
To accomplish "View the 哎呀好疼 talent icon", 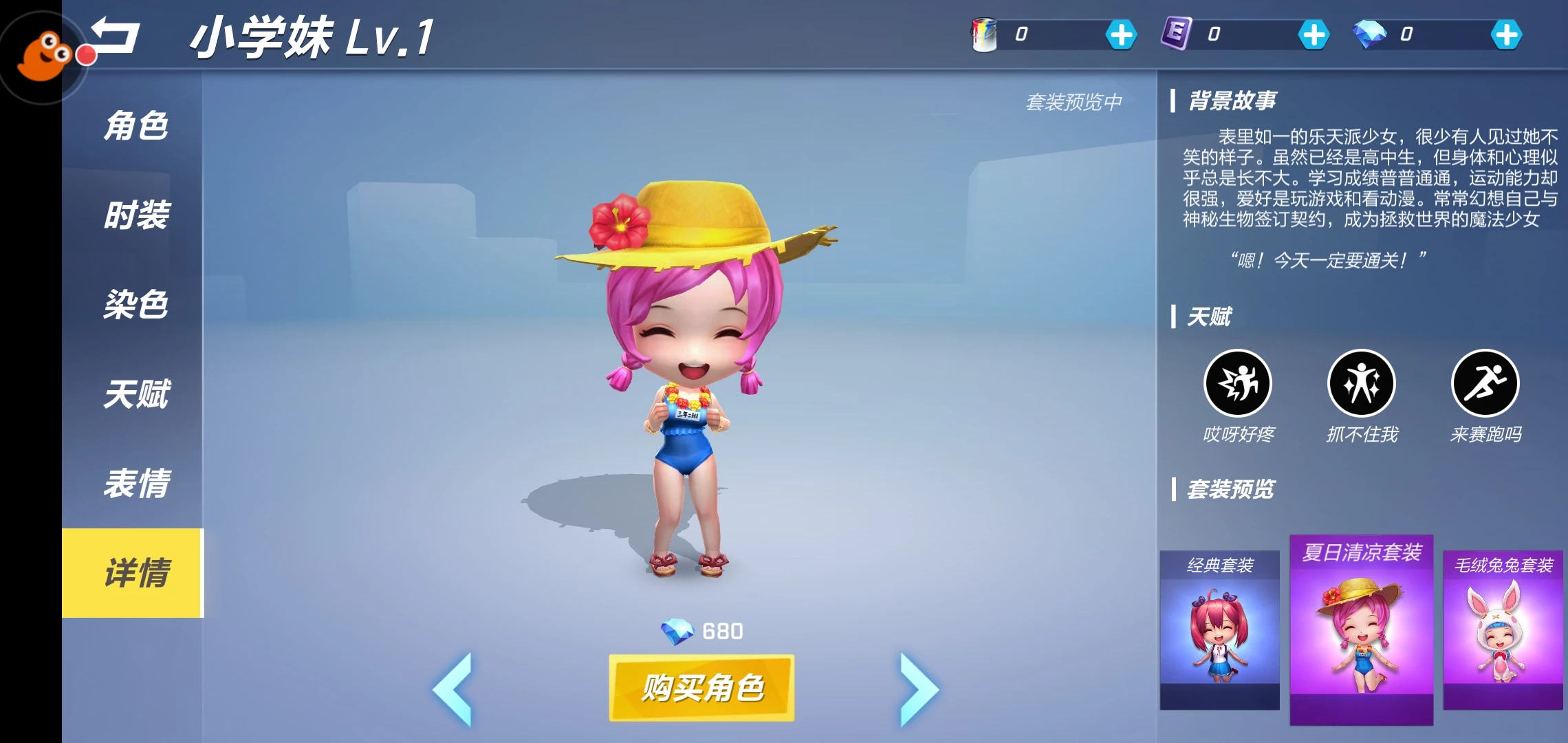I will click(1238, 383).
